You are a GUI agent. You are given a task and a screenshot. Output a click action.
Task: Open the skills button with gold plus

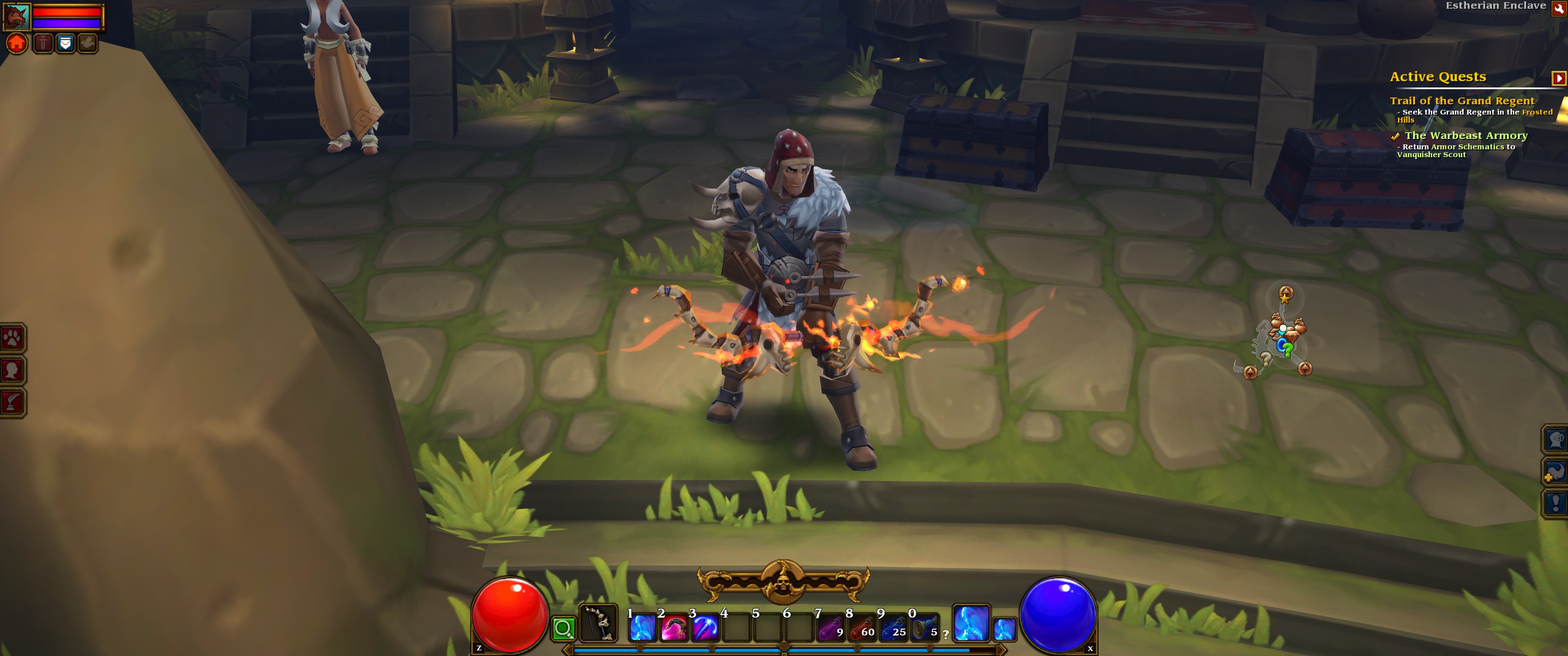[x=1556, y=471]
